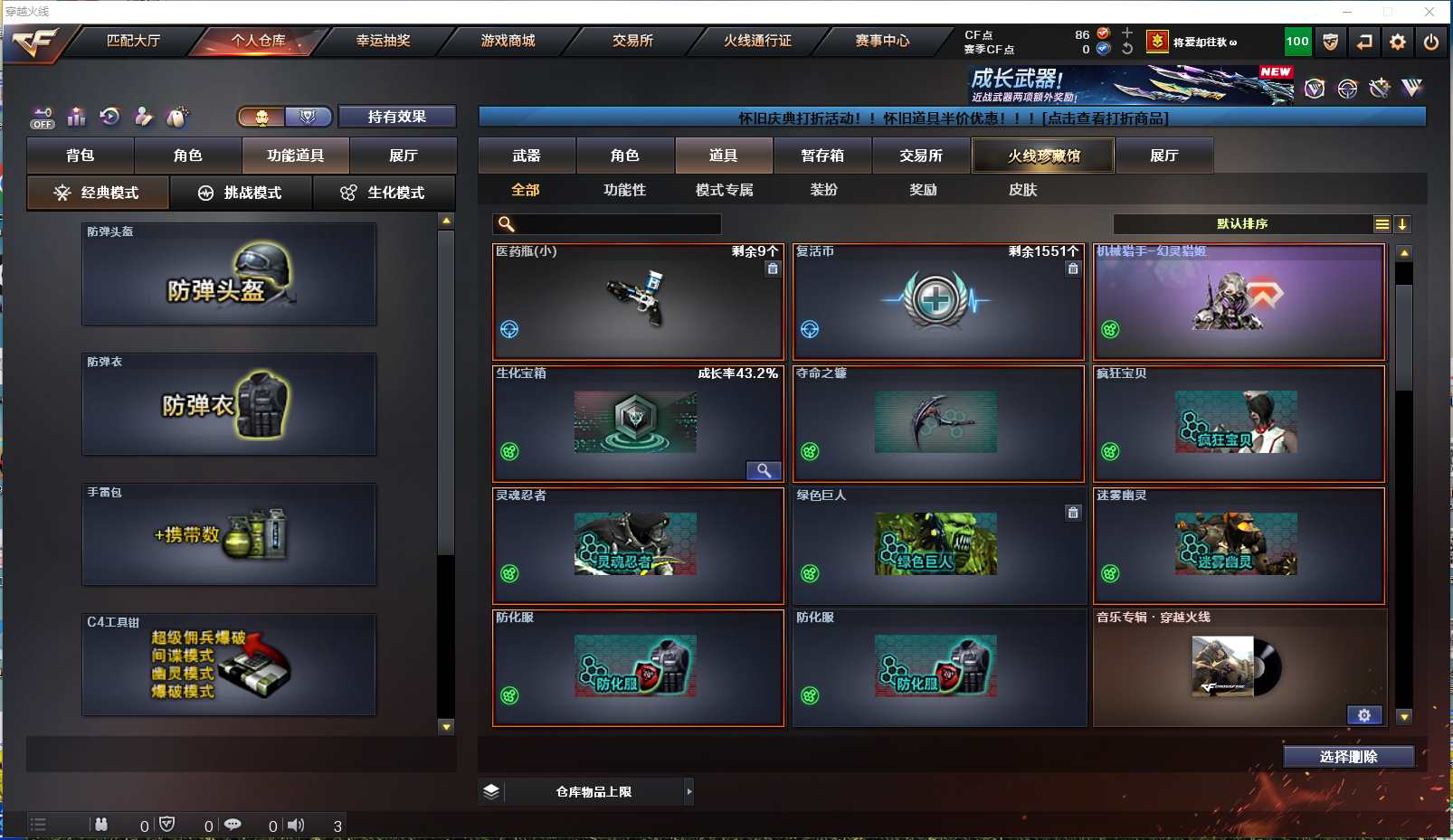Image resolution: width=1453 pixels, height=840 pixels.
Task: Click the power exit icon
Action: tap(1431, 42)
